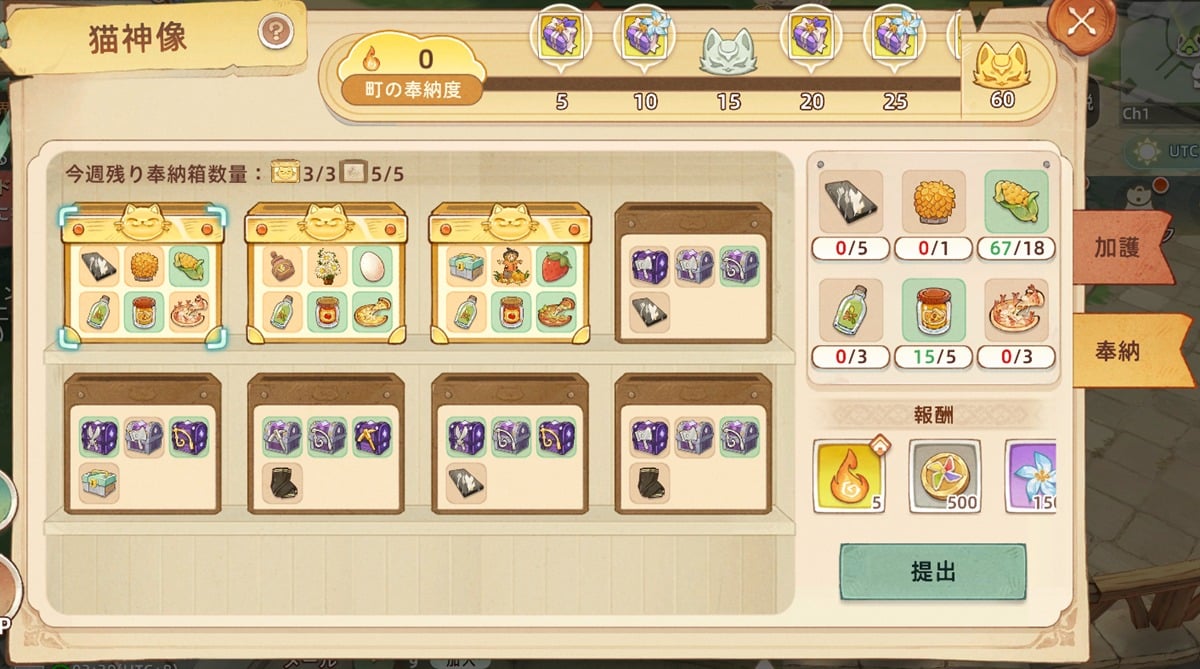Switch to the 加護 tab
The height and width of the screenshot is (669, 1200).
[1118, 248]
